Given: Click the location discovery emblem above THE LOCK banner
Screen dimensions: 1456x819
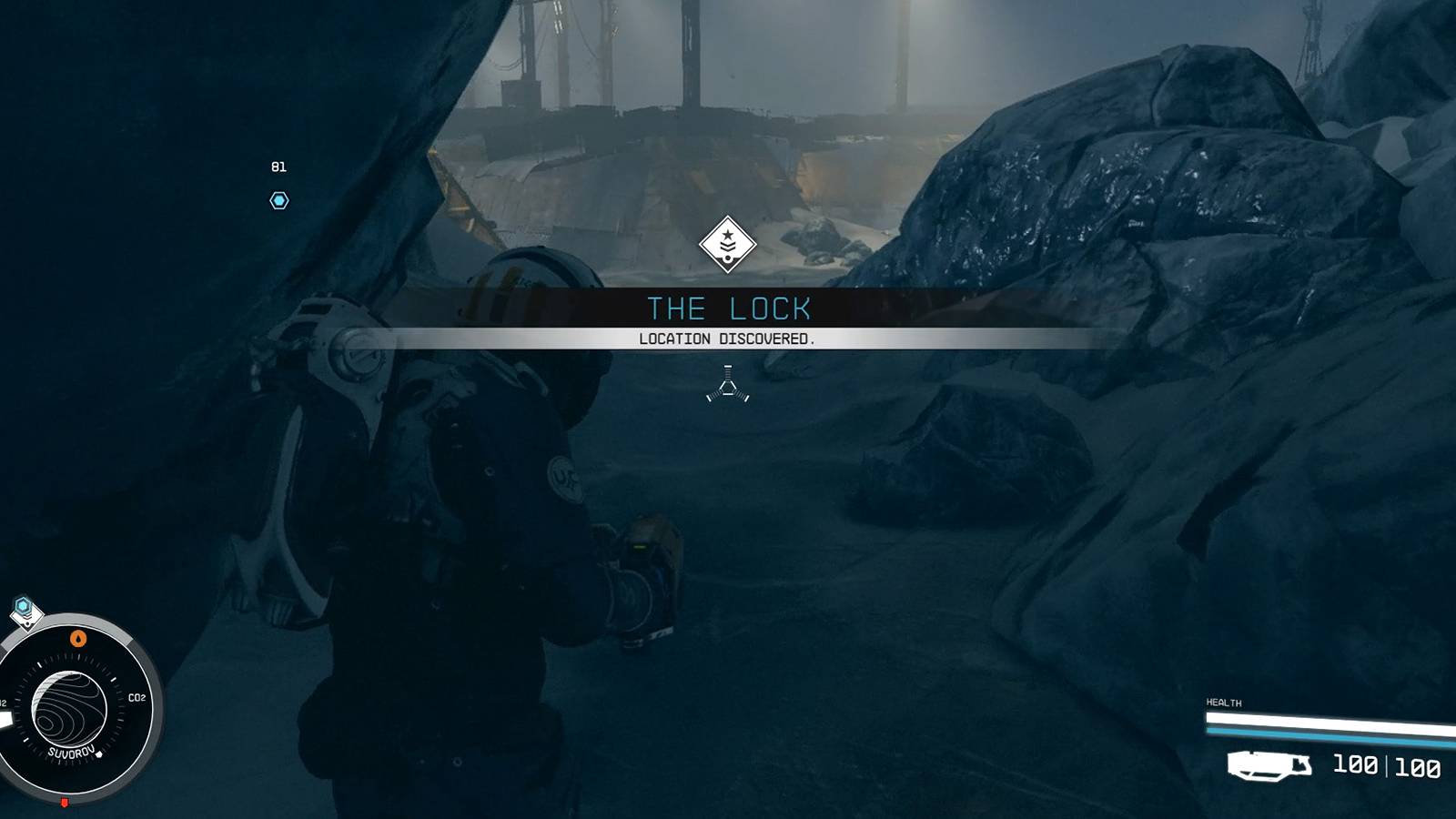Looking at the screenshot, I should (726, 243).
